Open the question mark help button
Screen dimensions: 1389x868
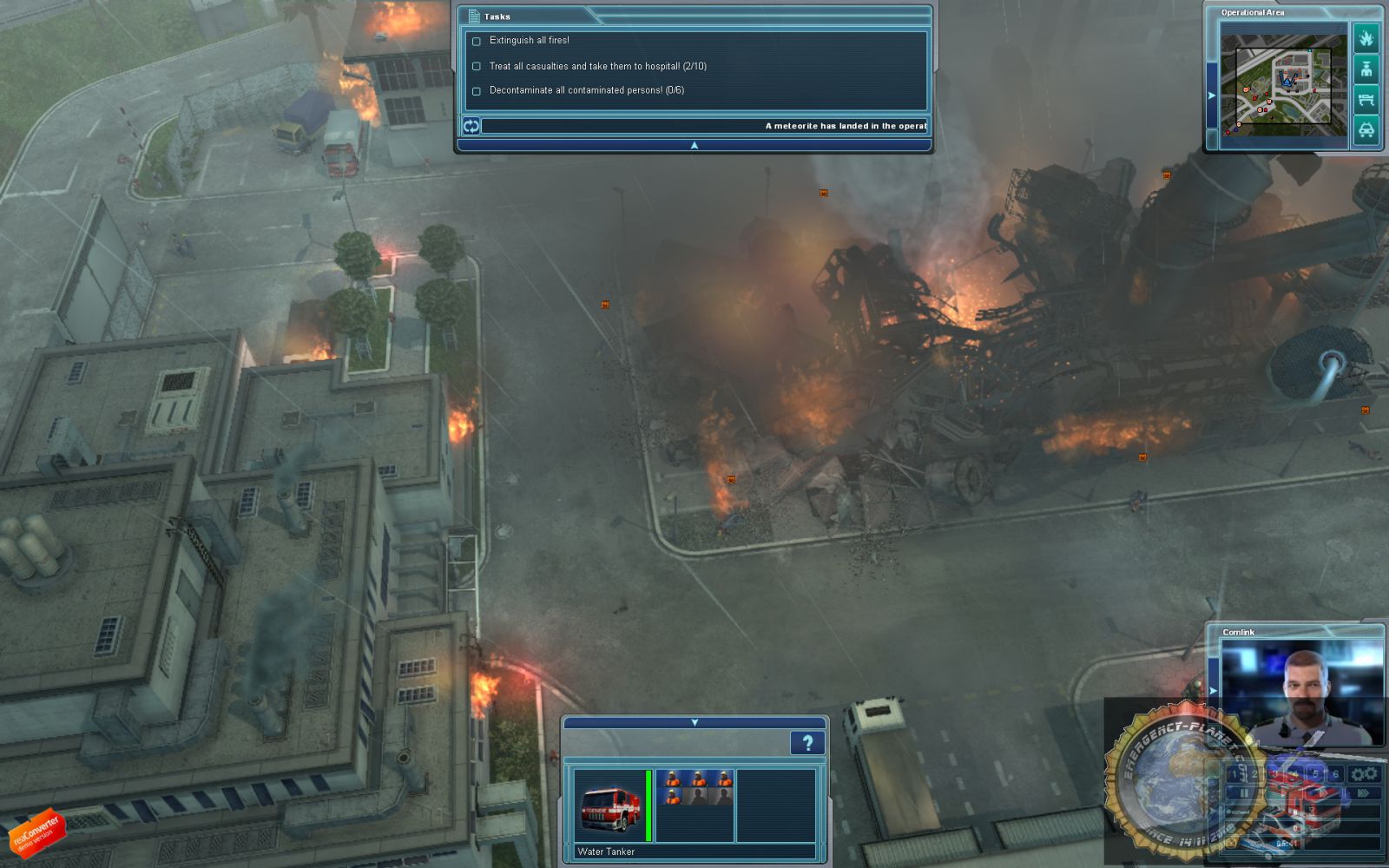coord(806,743)
